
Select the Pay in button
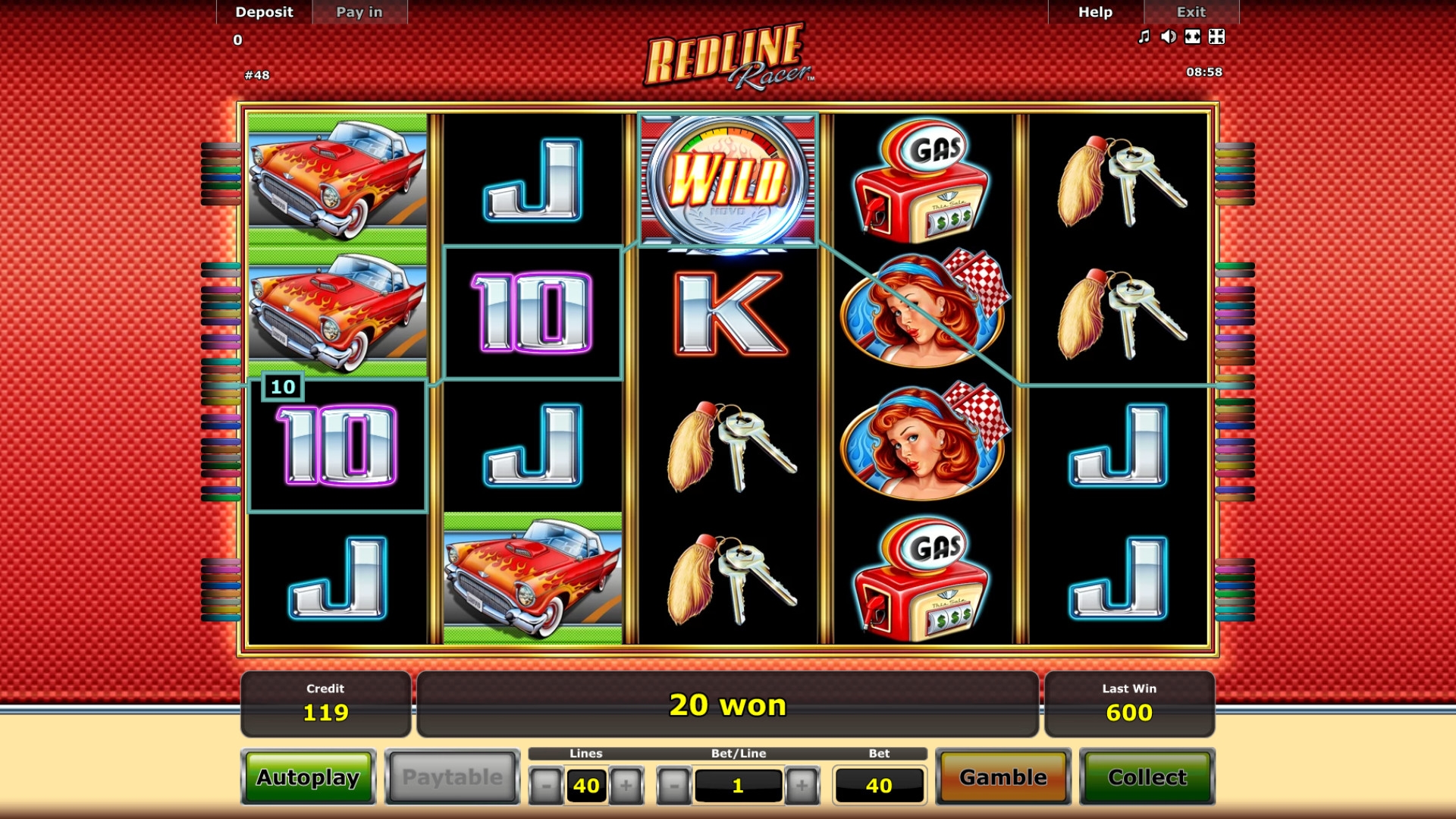[359, 12]
